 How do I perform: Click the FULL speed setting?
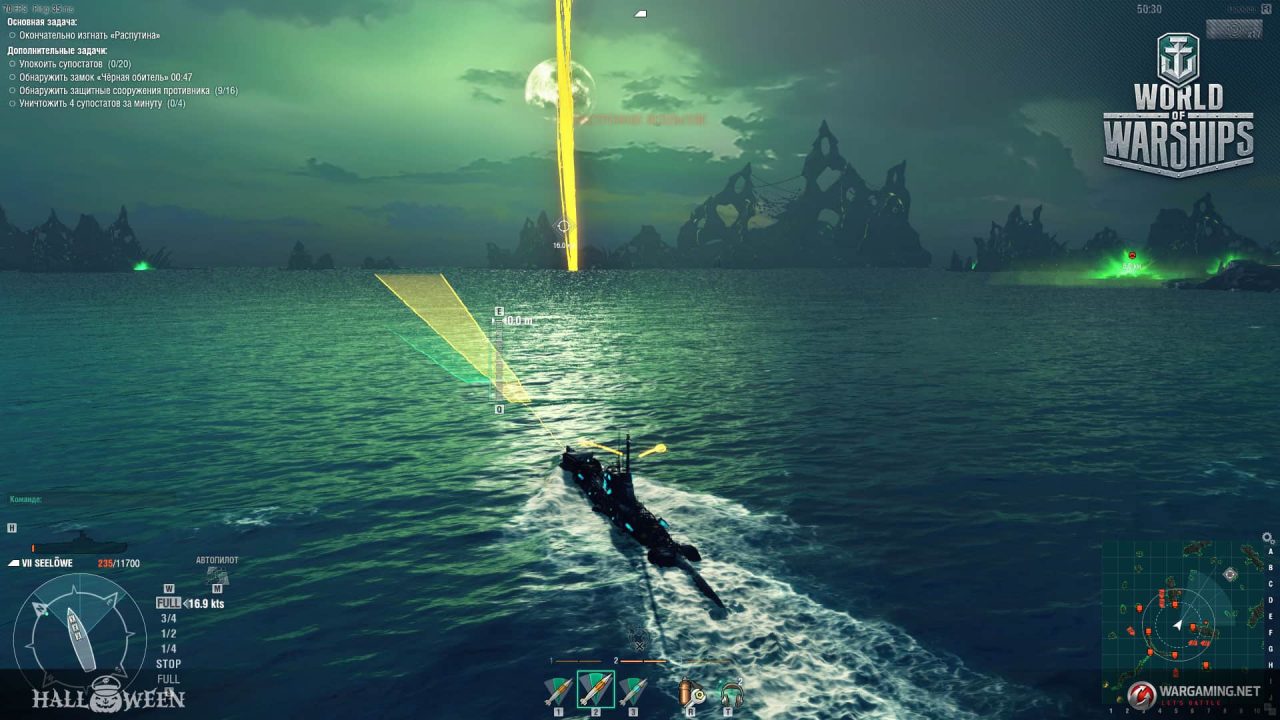pos(167,603)
